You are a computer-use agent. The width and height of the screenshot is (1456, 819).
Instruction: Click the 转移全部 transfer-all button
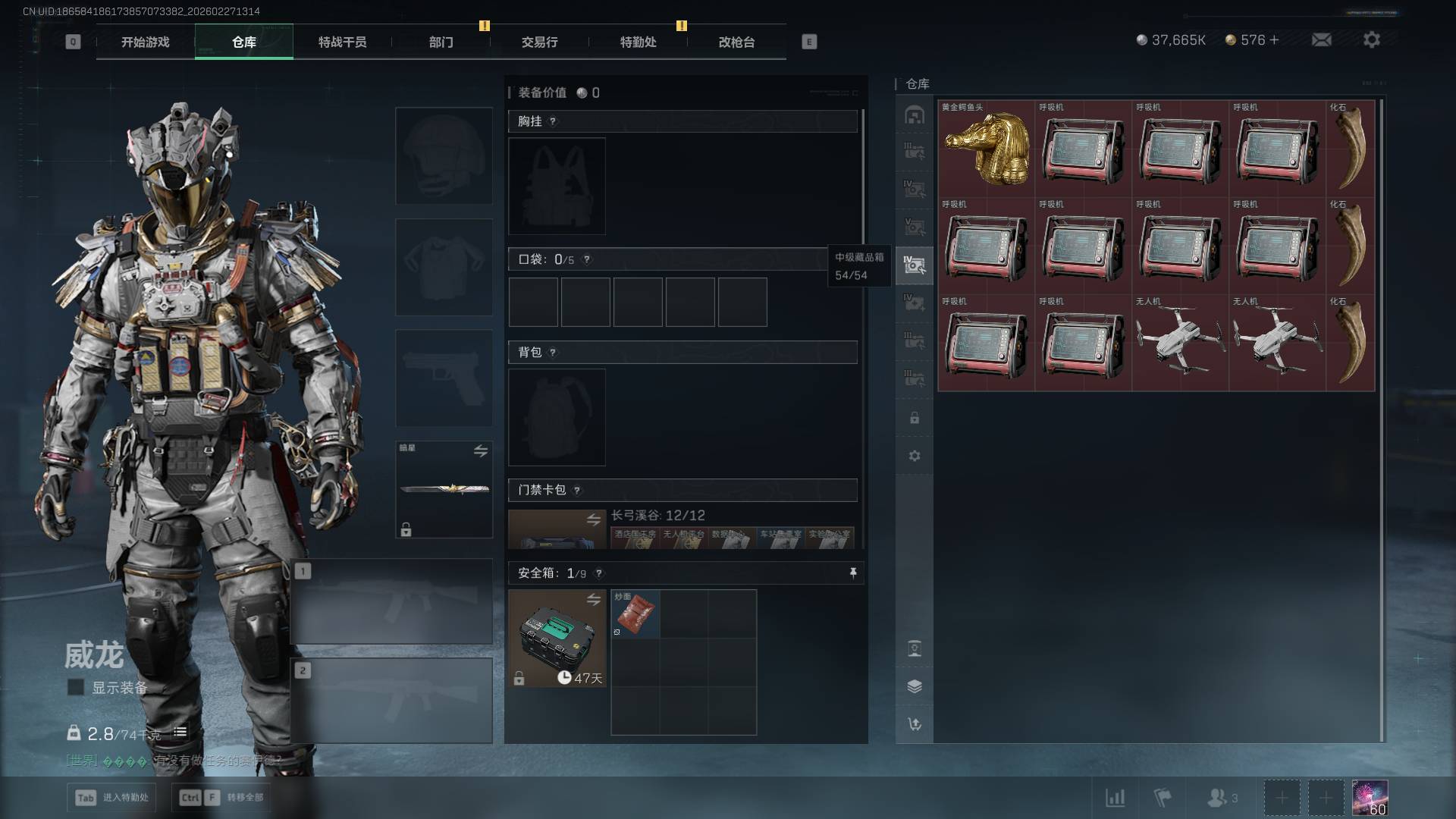221,797
